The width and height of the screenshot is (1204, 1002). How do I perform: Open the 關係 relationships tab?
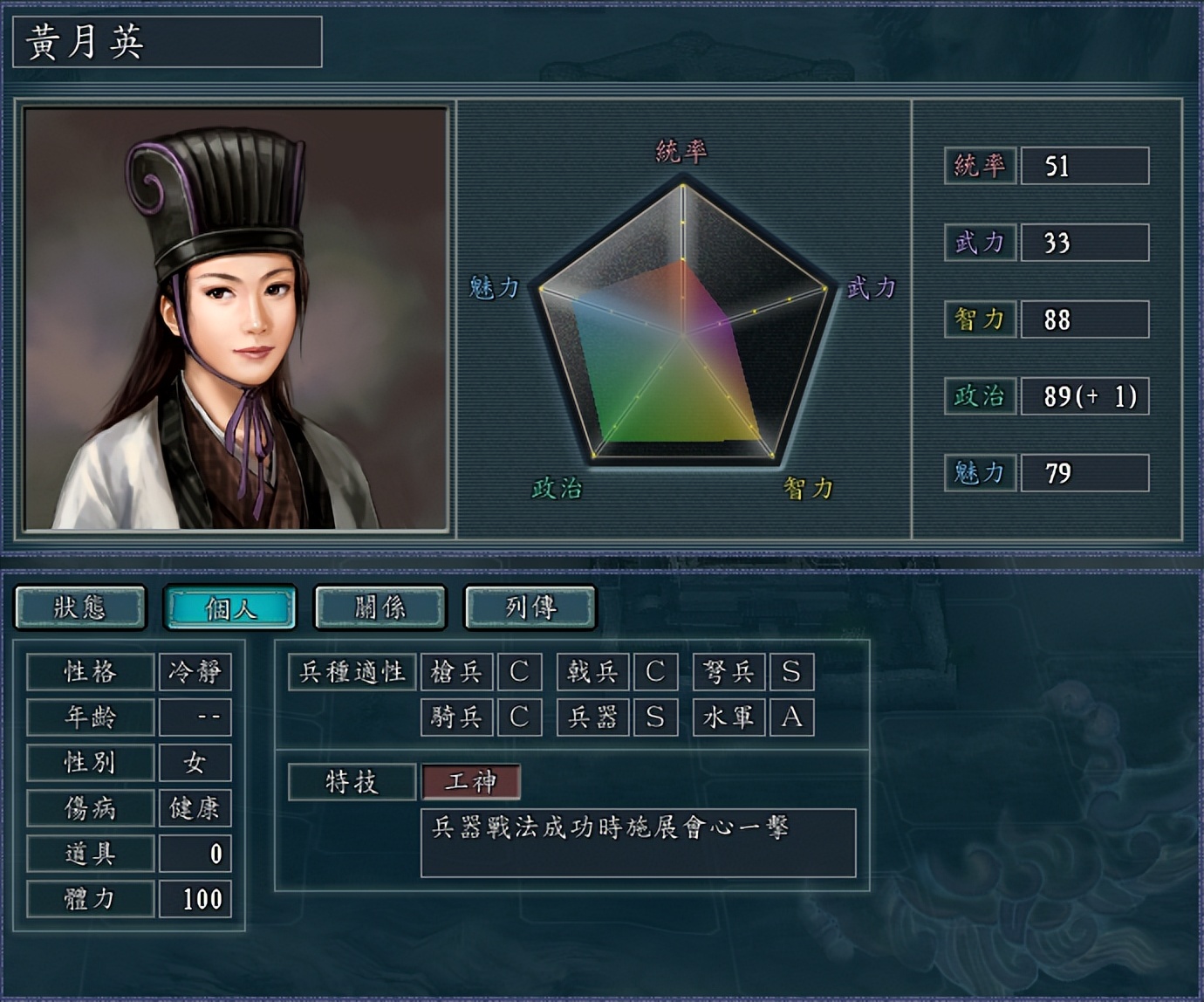[379, 607]
